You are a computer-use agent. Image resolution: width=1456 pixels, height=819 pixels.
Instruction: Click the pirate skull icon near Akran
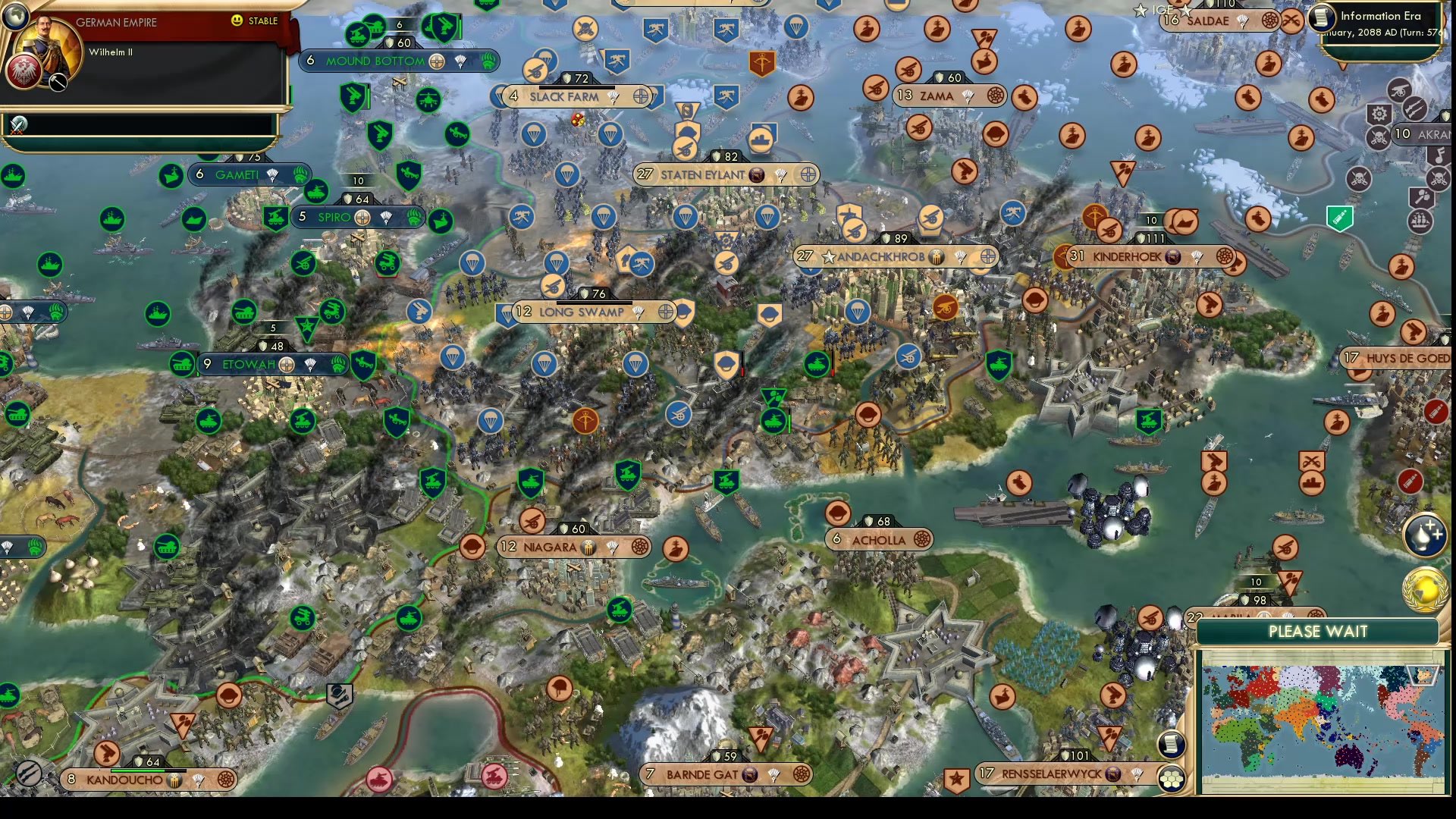coord(1379,135)
